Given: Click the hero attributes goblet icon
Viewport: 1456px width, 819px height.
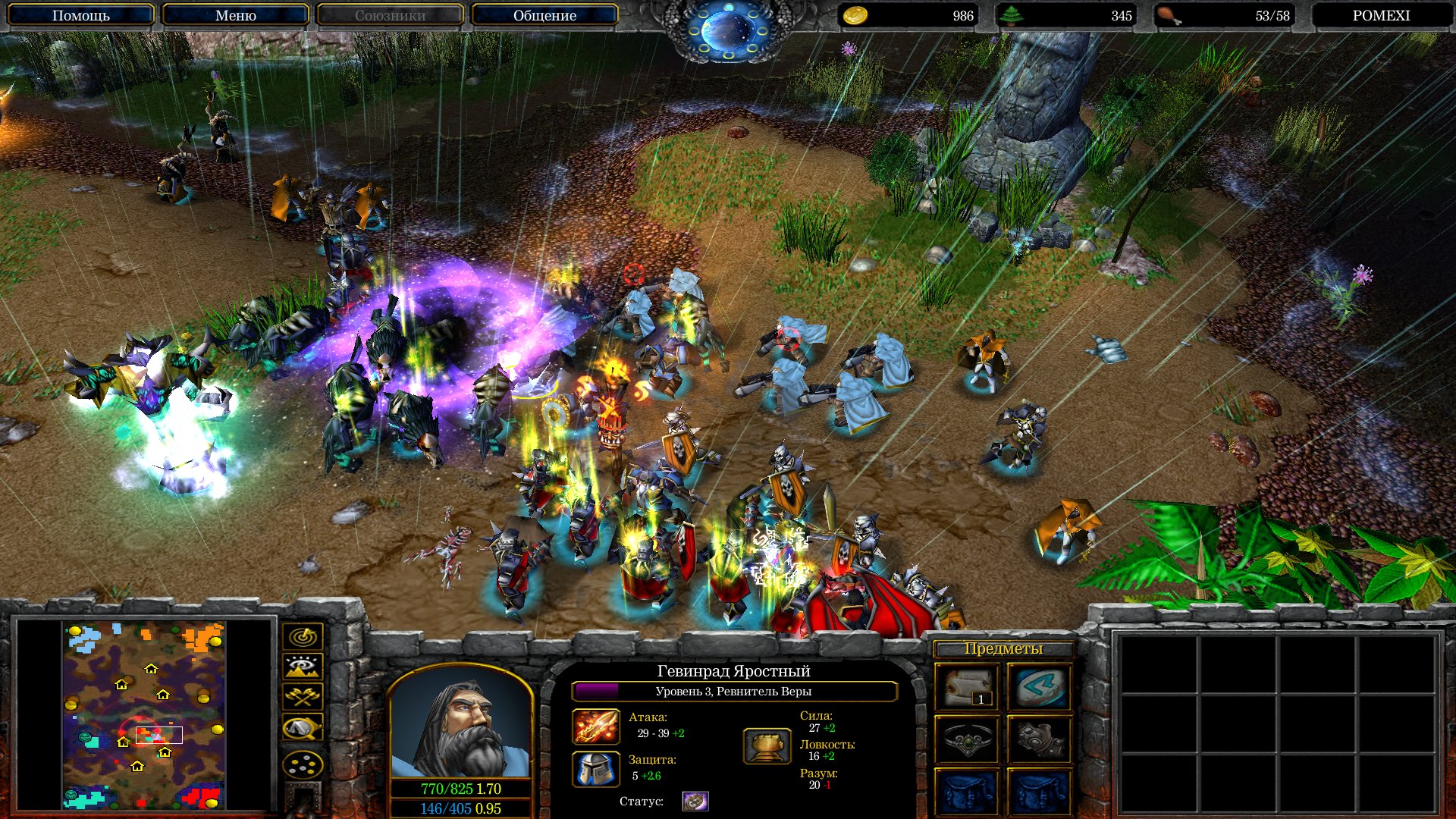Looking at the screenshot, I should (x=767, y=746).
